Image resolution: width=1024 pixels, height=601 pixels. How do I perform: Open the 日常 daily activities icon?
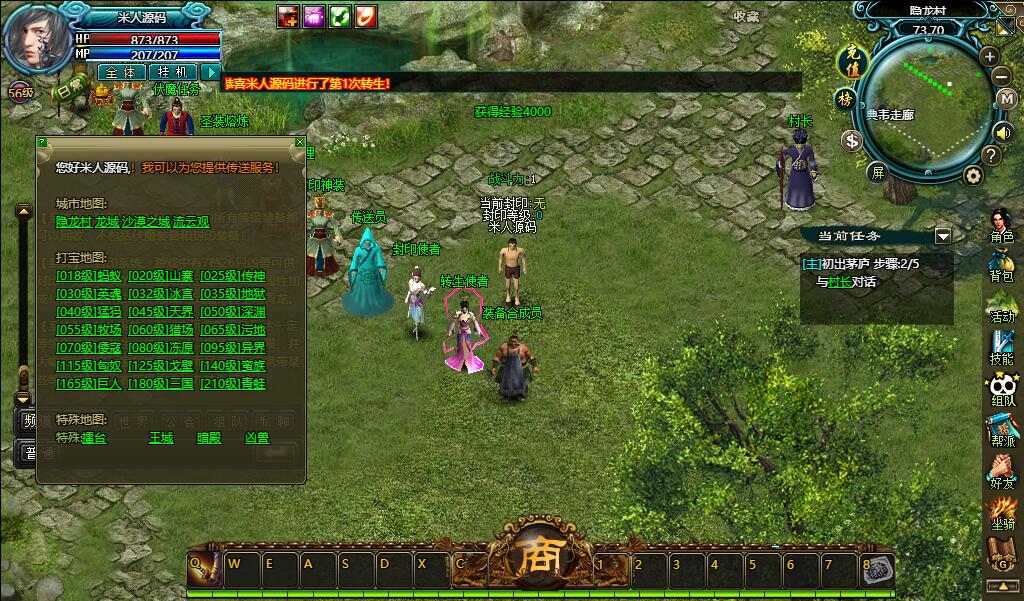point(72,90)
